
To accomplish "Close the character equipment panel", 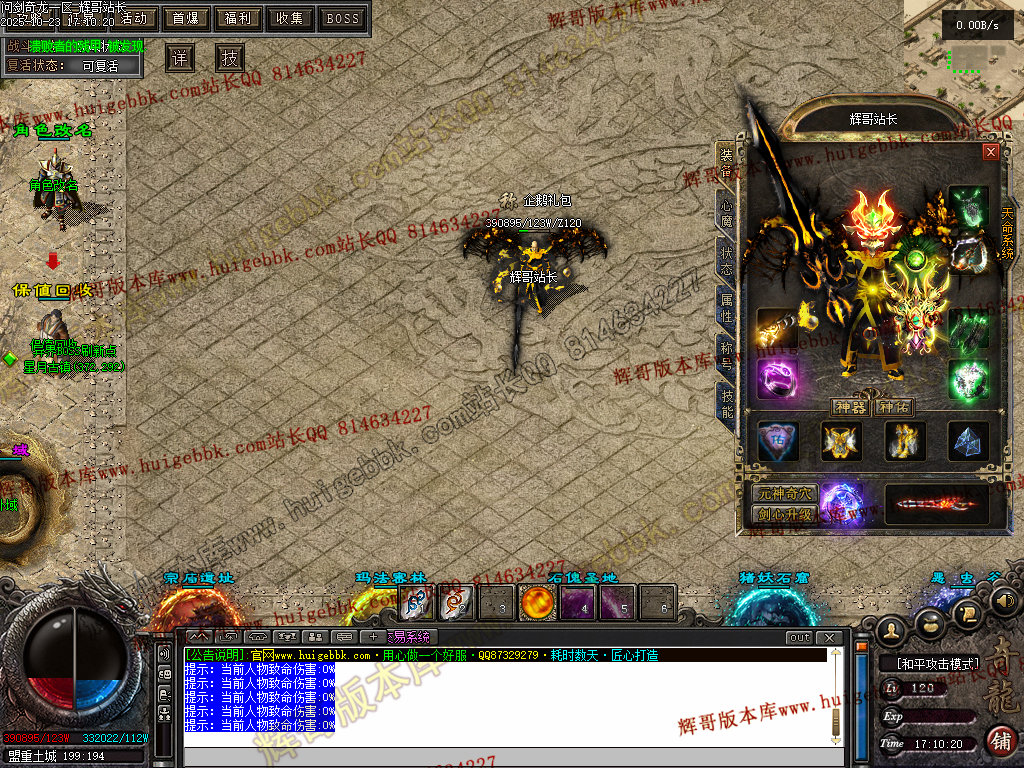I will coord(990,152).
